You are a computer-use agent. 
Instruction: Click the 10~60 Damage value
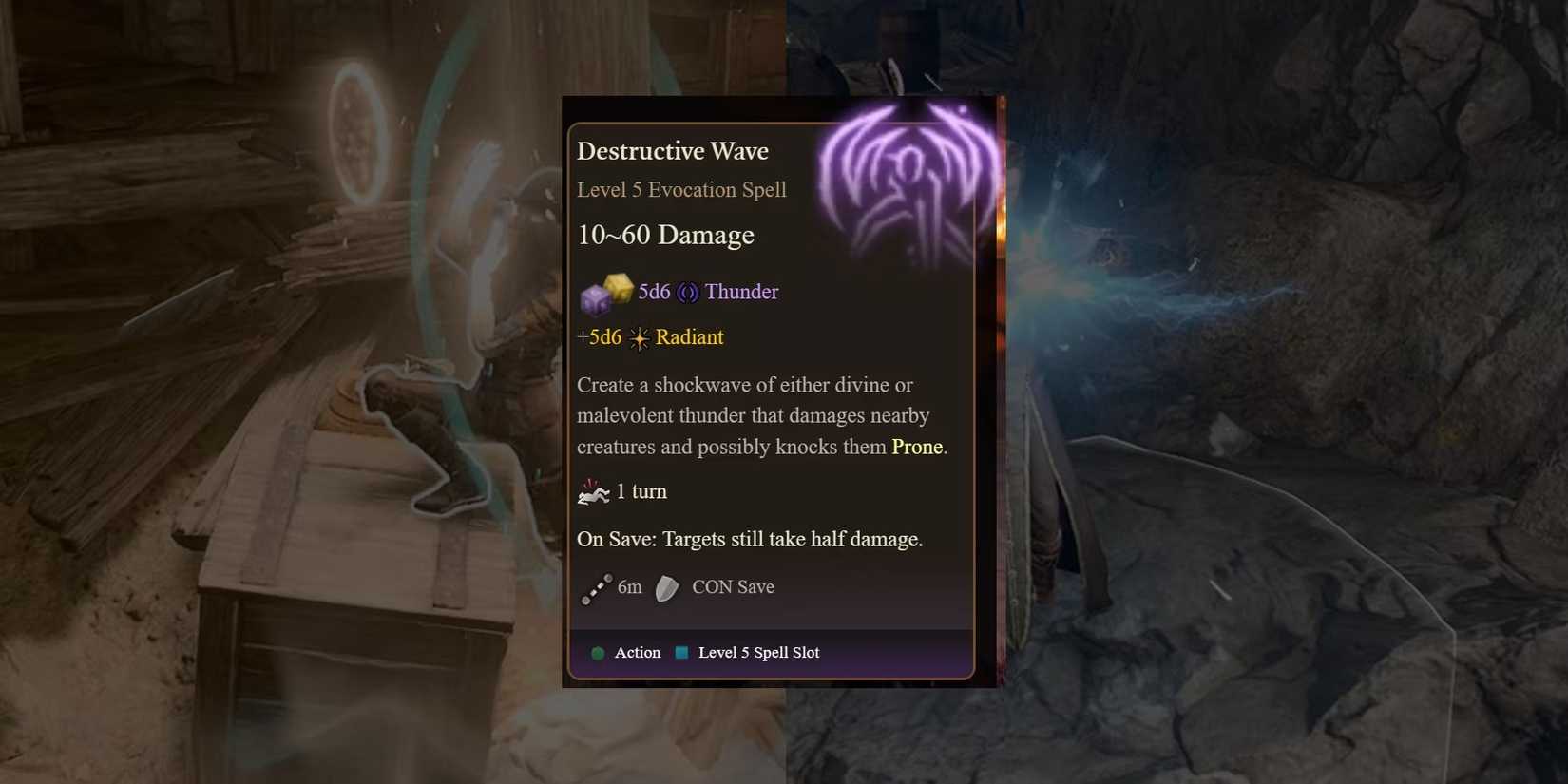(665, 236)
